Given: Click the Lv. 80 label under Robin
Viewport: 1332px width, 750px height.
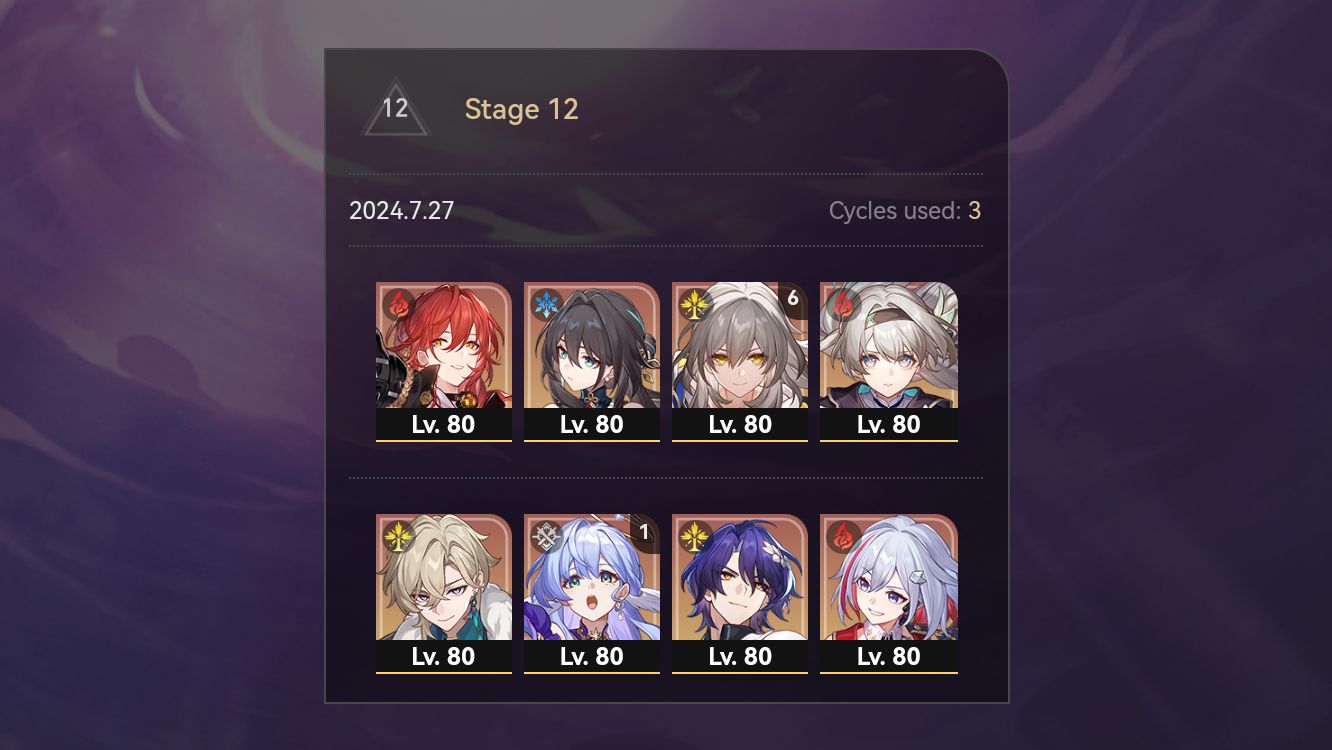Looking at the screenshot, I should [592, 657].
